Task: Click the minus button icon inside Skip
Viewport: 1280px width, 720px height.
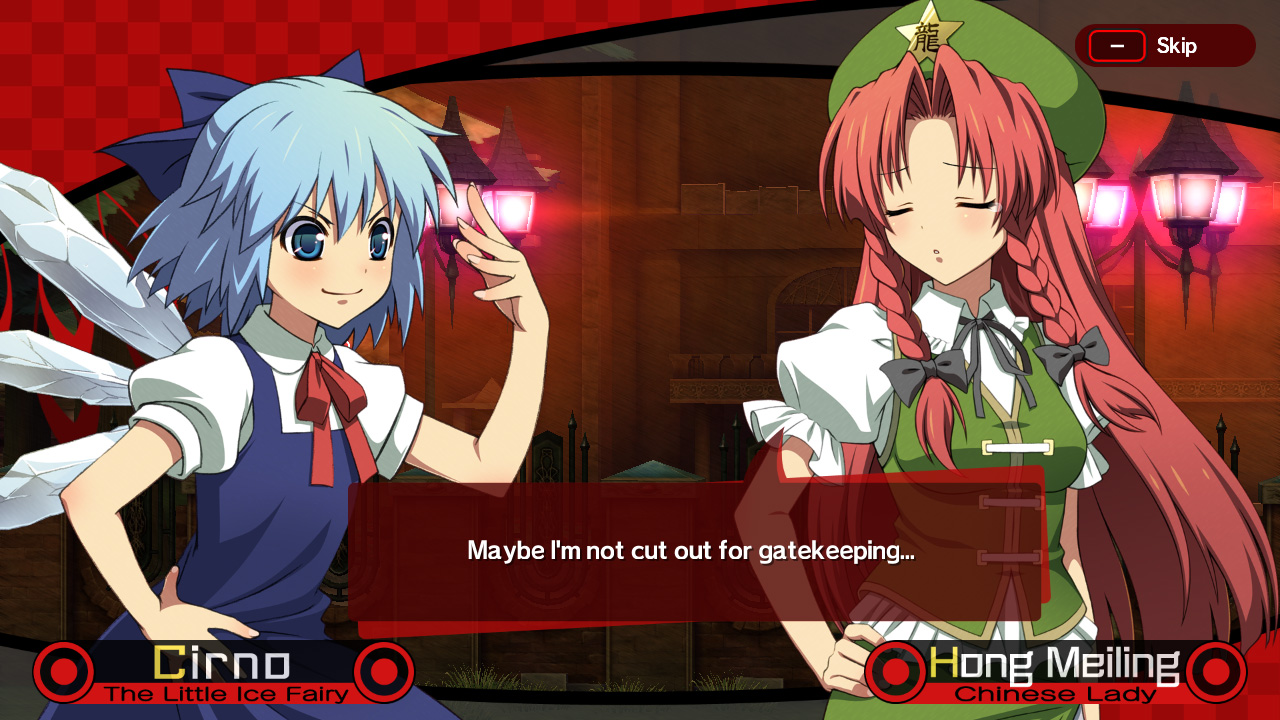Action: coord(1117,45)
